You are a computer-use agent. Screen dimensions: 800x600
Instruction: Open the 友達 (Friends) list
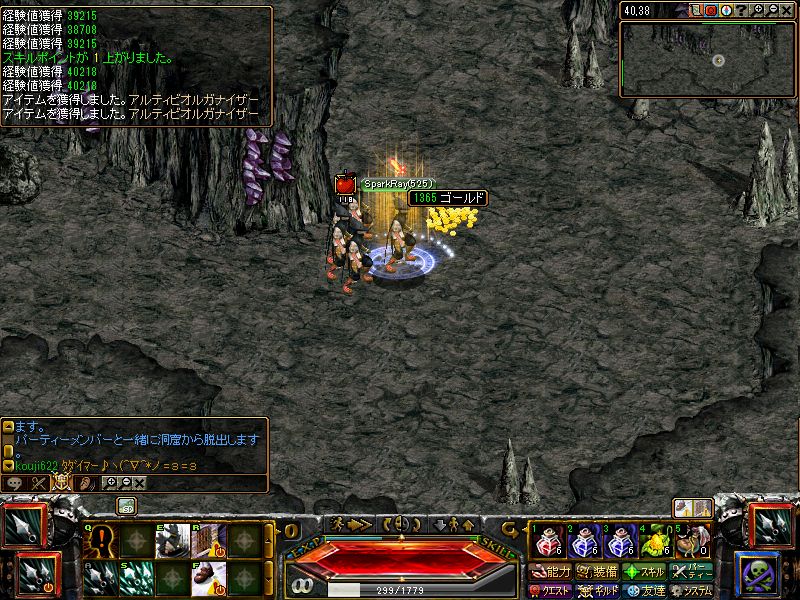click(x=644, y=591)
